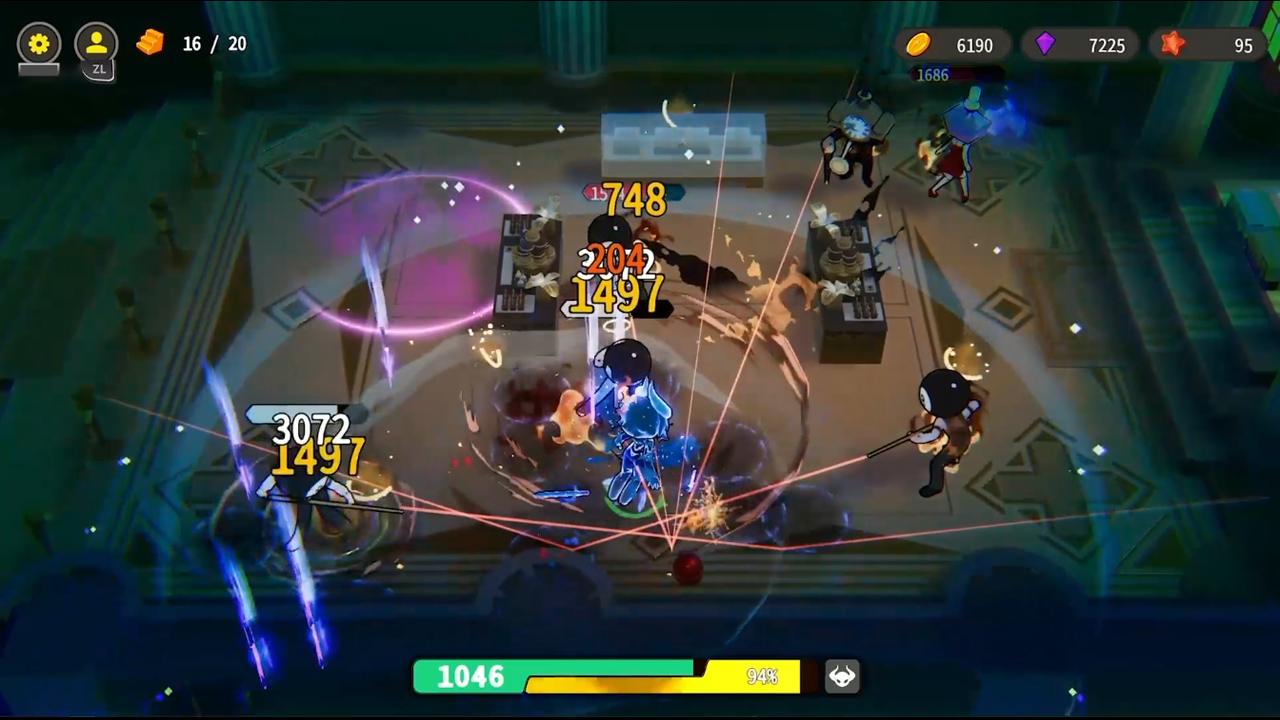Screen dimensions: 1280x720
Task: Tap the ZL button badge under profile
Action: click(x=99, y=69)
